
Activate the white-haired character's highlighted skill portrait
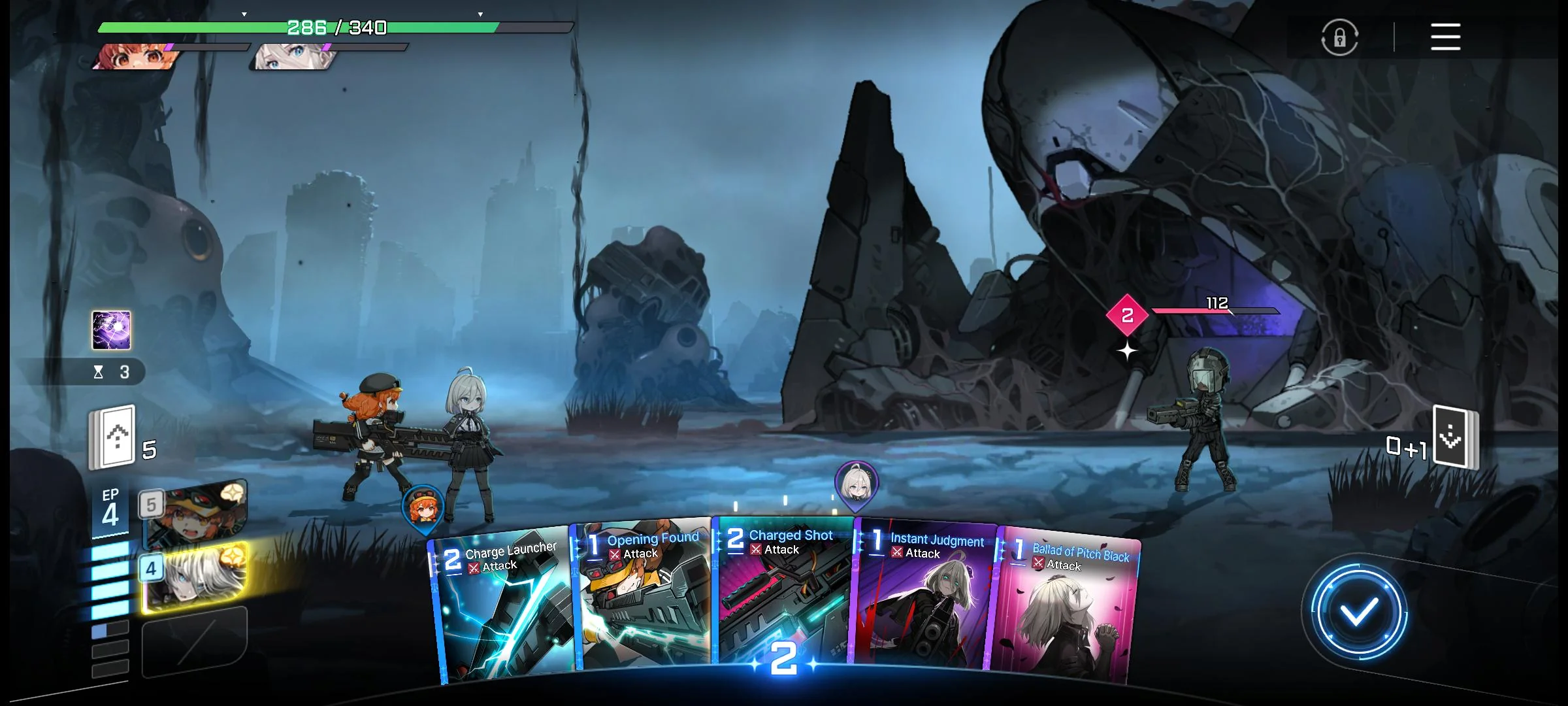195,578
